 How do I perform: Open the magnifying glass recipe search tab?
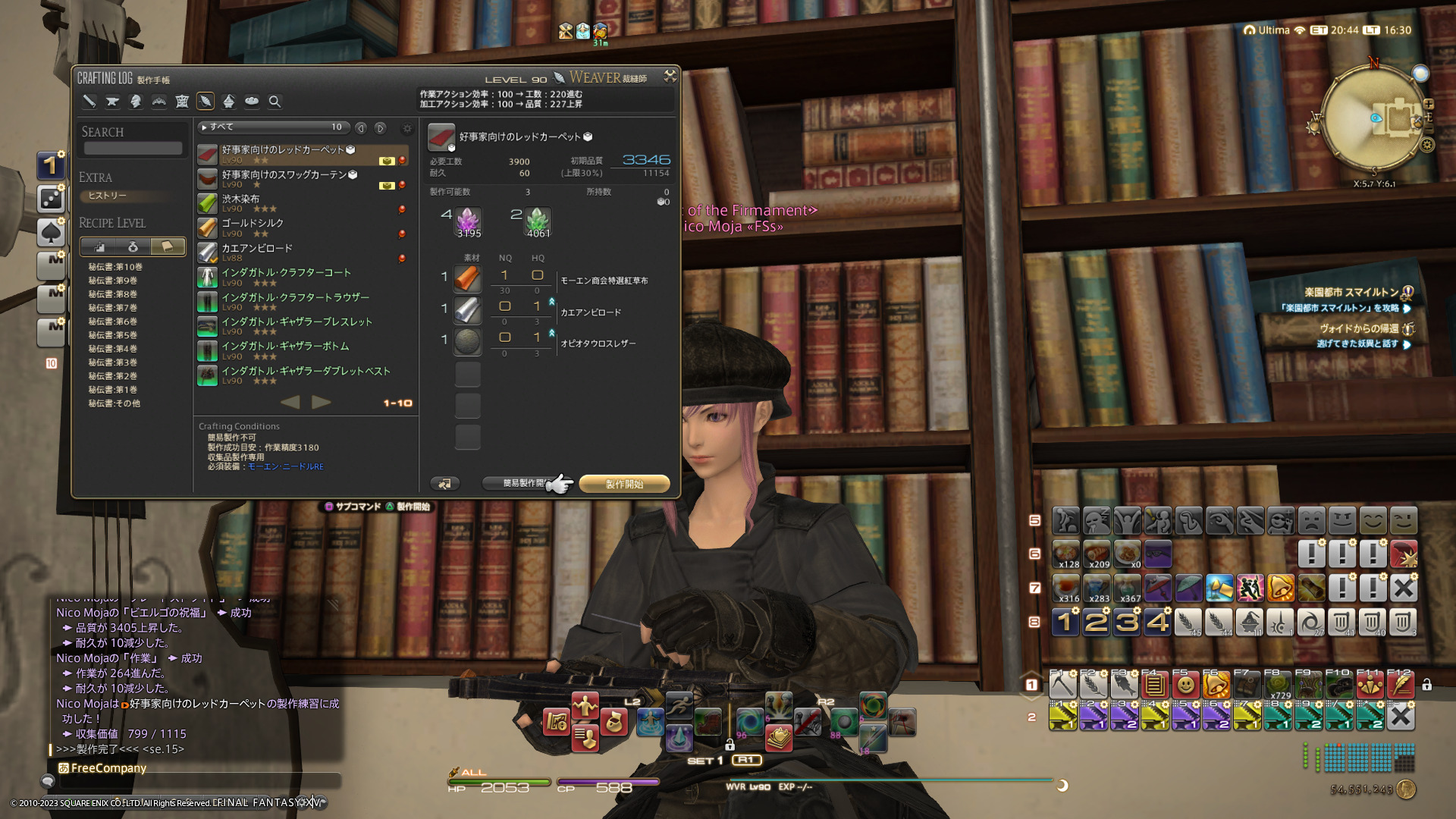(x=275, y=102)
